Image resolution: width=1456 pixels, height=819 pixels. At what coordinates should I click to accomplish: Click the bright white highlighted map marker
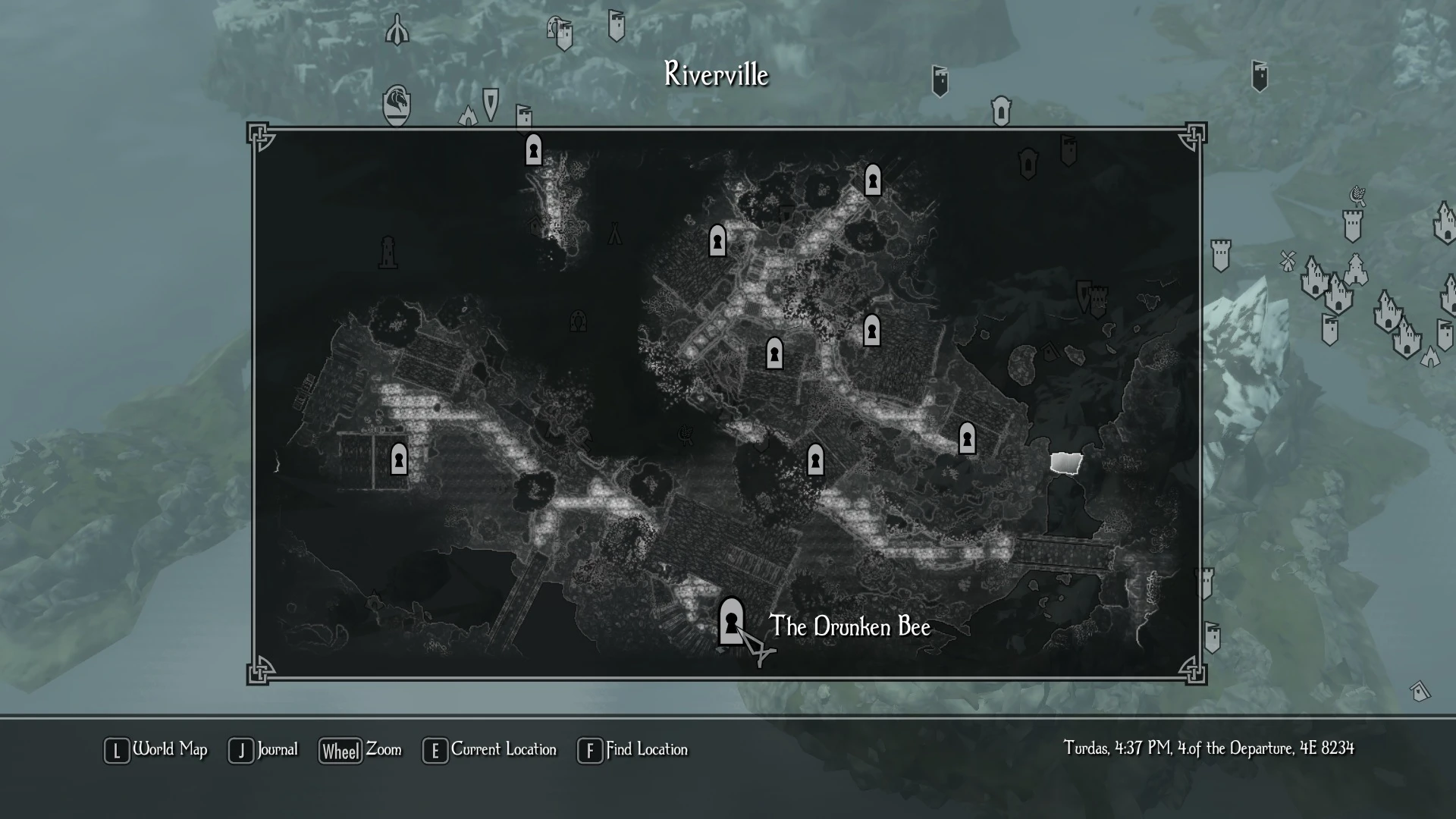[x=1065, y=463]
